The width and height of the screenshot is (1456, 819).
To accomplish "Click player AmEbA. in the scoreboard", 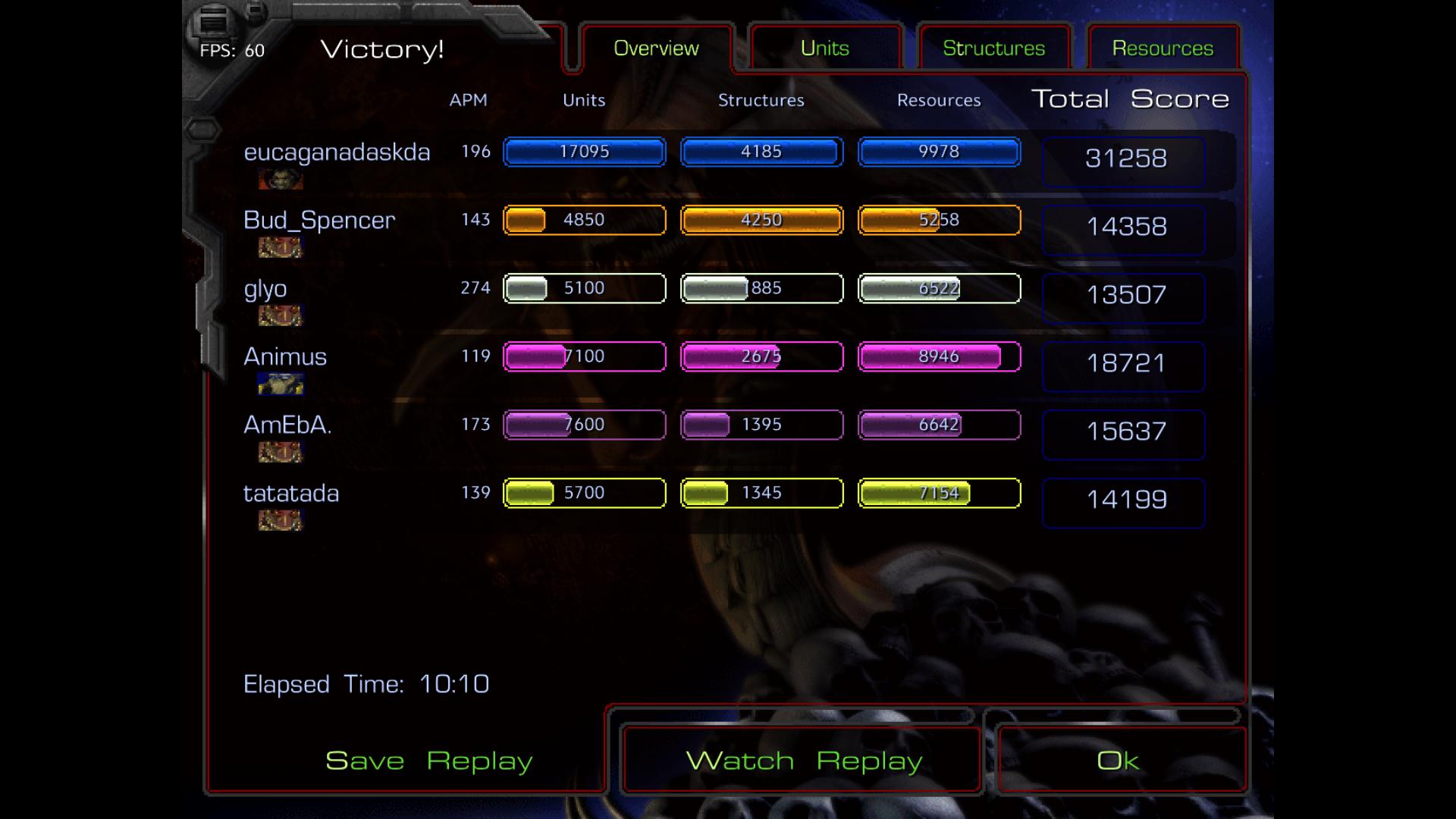I will click(287, 425).
